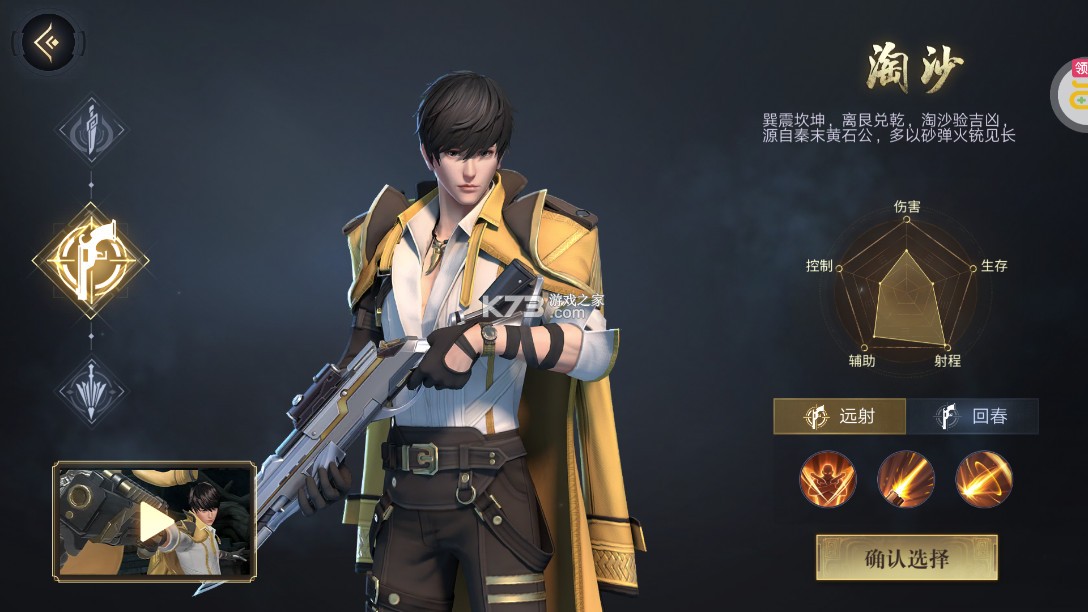
Task: Go back with the top-left arrow button
Action: click(48, 42)
